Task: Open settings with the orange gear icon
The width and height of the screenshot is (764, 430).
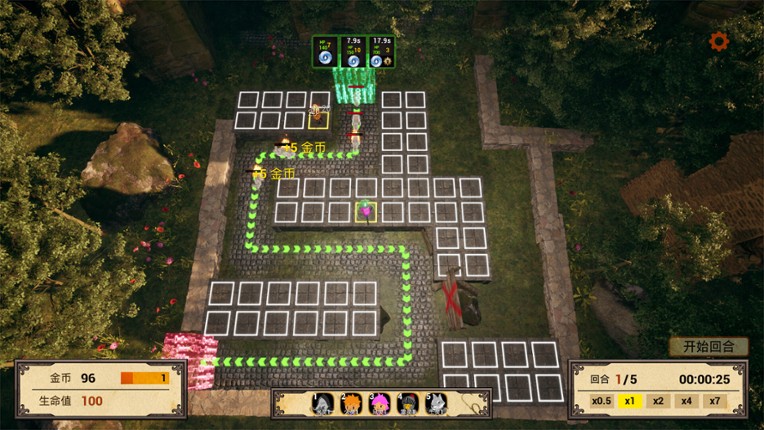Action: click(x=718, y=41)
